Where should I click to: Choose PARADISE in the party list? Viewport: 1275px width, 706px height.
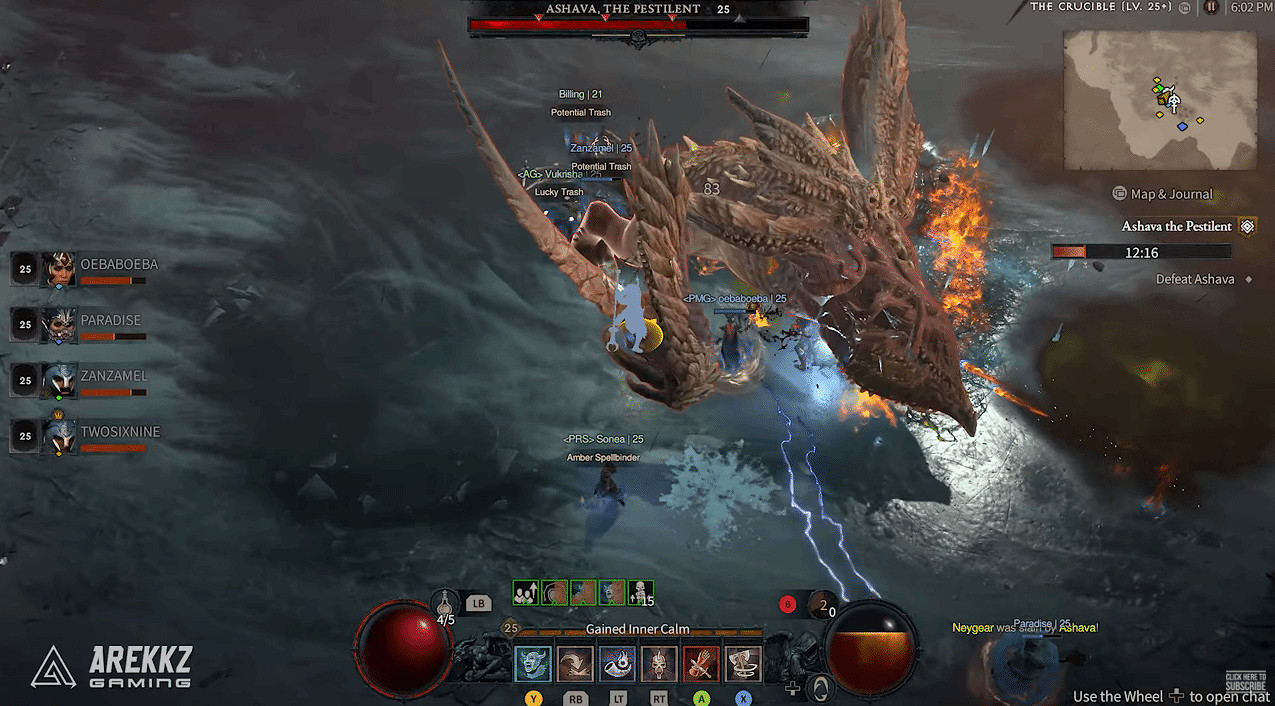coord(58,325)
